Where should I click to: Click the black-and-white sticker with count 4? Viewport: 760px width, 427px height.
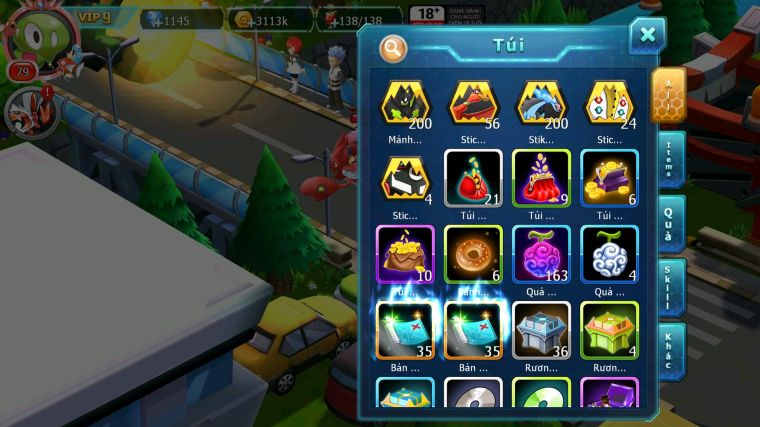(405, 180)
